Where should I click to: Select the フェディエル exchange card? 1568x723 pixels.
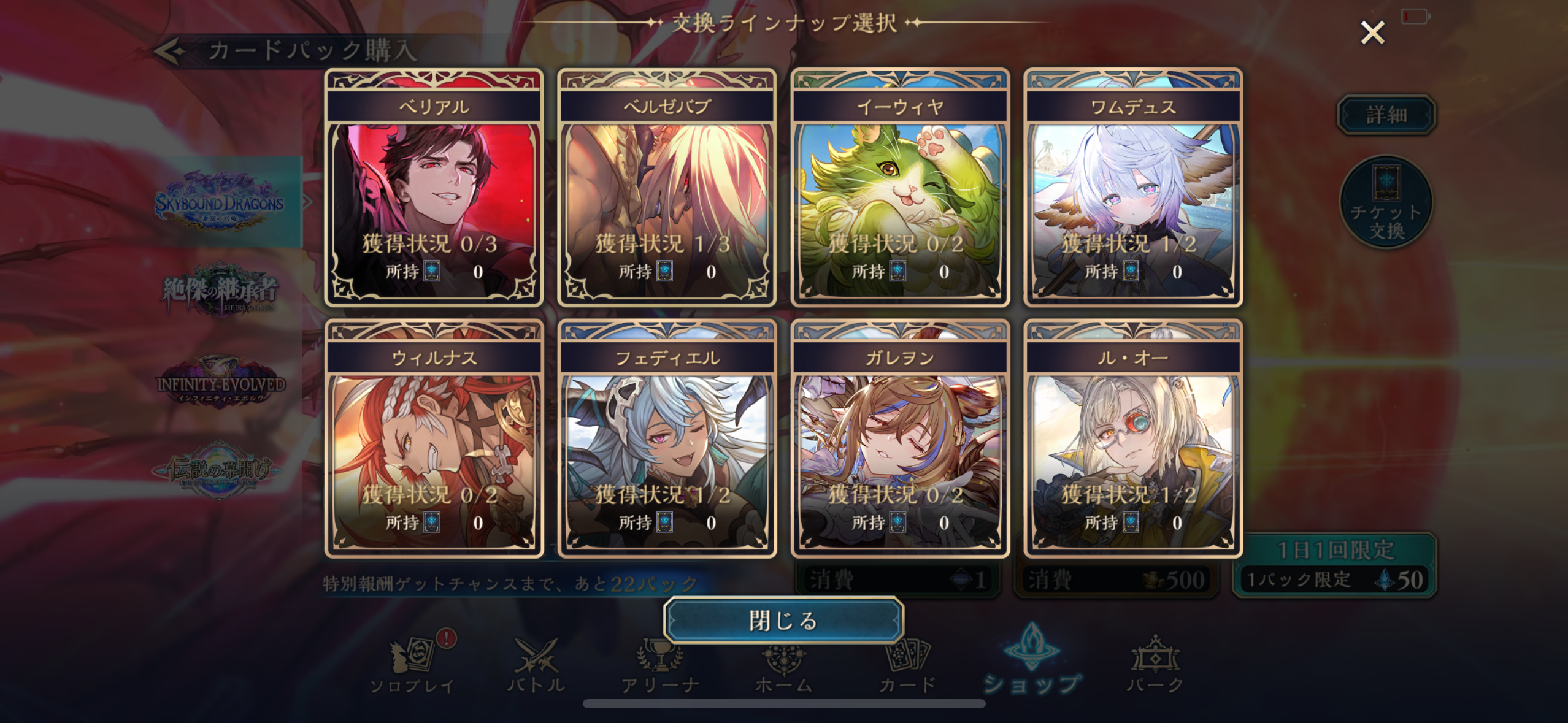pyautogui.click(x=667, y=439)
